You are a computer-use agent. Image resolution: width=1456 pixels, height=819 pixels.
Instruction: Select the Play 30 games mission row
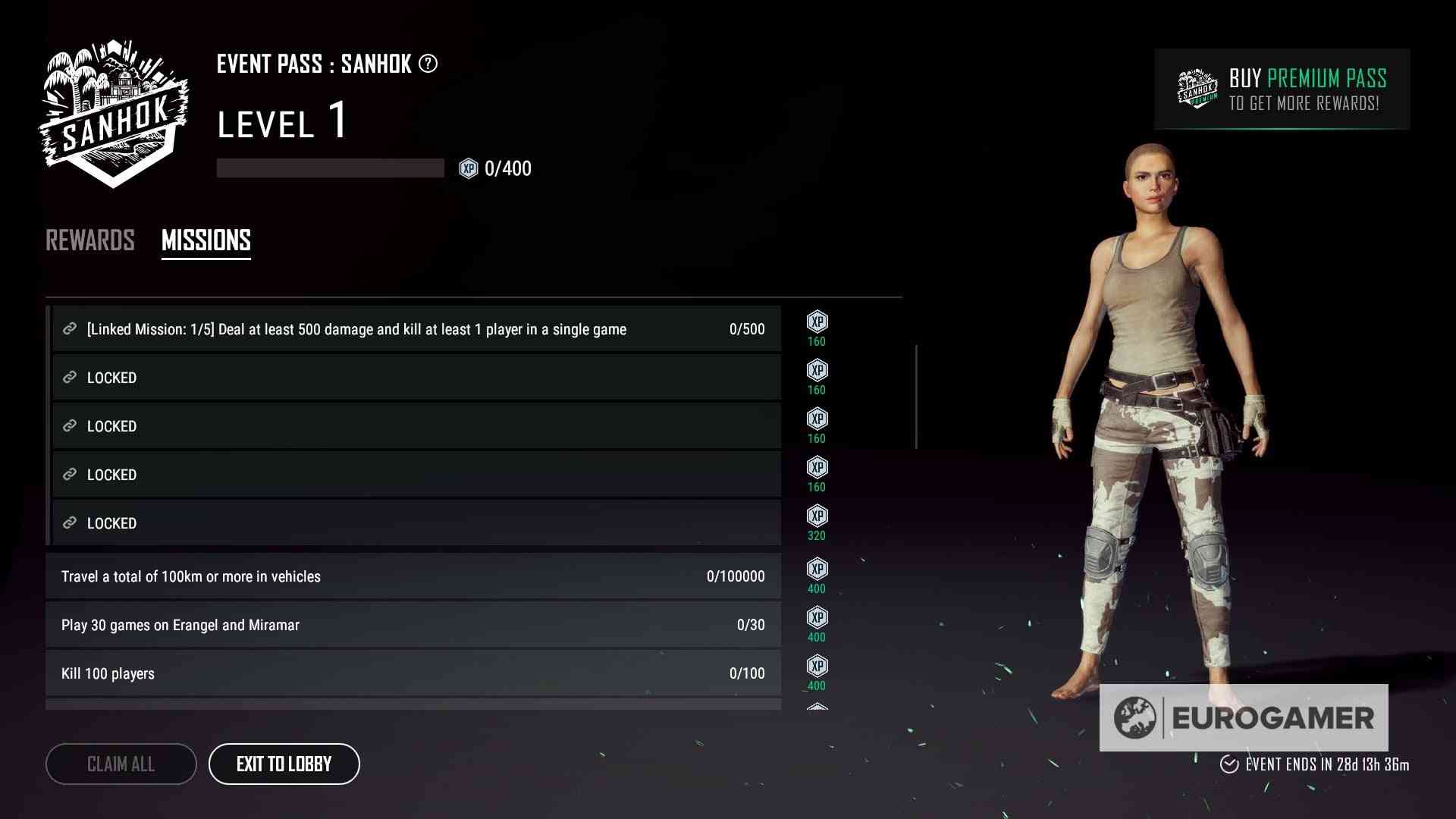(413, 625)
